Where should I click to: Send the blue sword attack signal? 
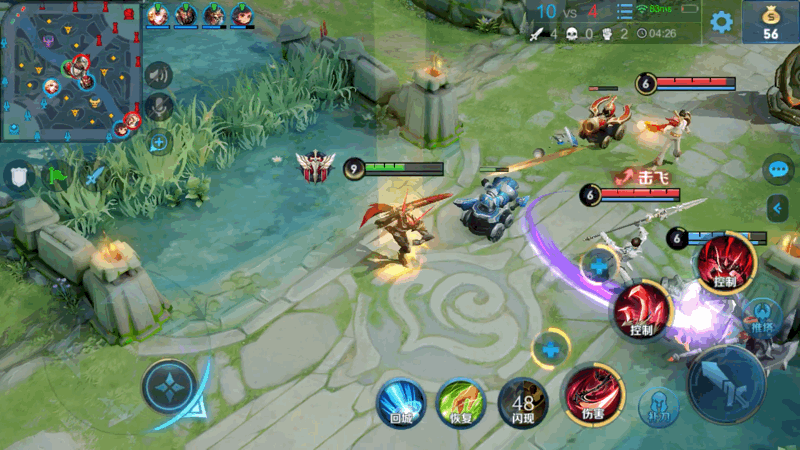tap(94, 176)
